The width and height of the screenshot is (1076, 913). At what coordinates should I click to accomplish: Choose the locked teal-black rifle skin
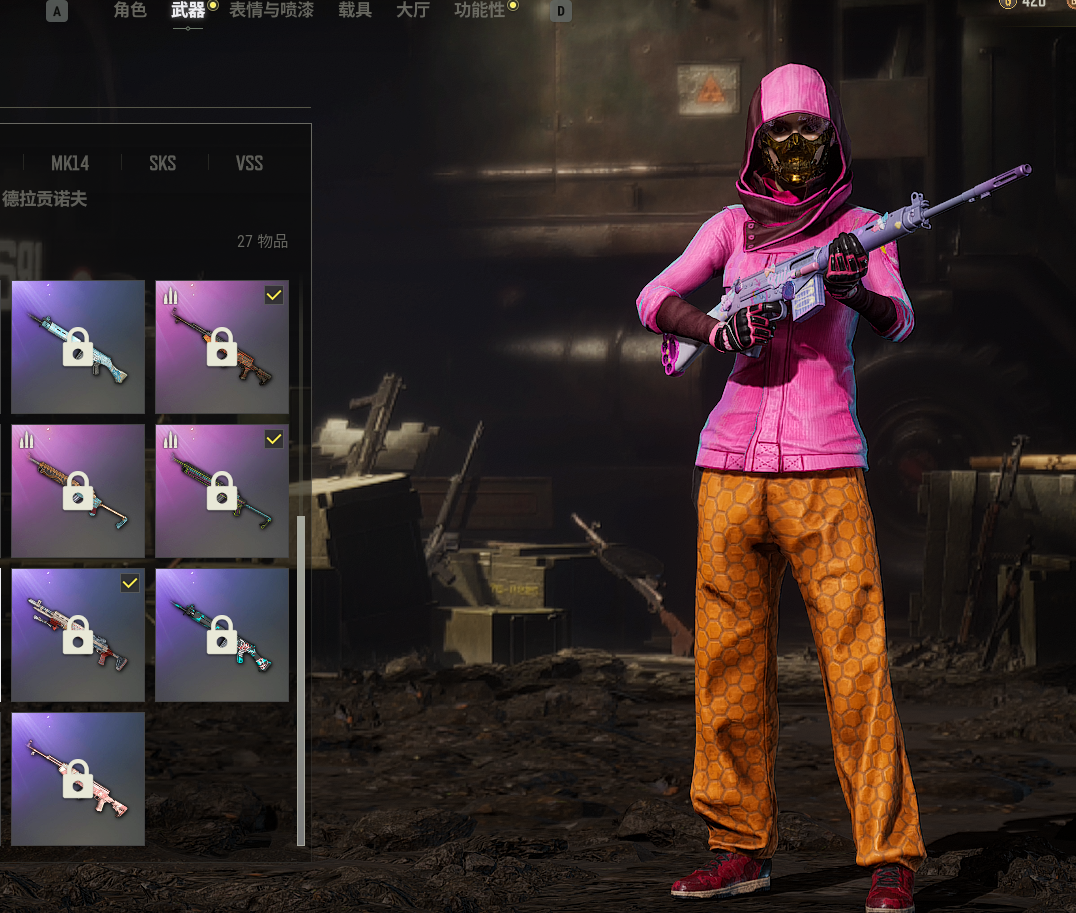click(222, 635)
